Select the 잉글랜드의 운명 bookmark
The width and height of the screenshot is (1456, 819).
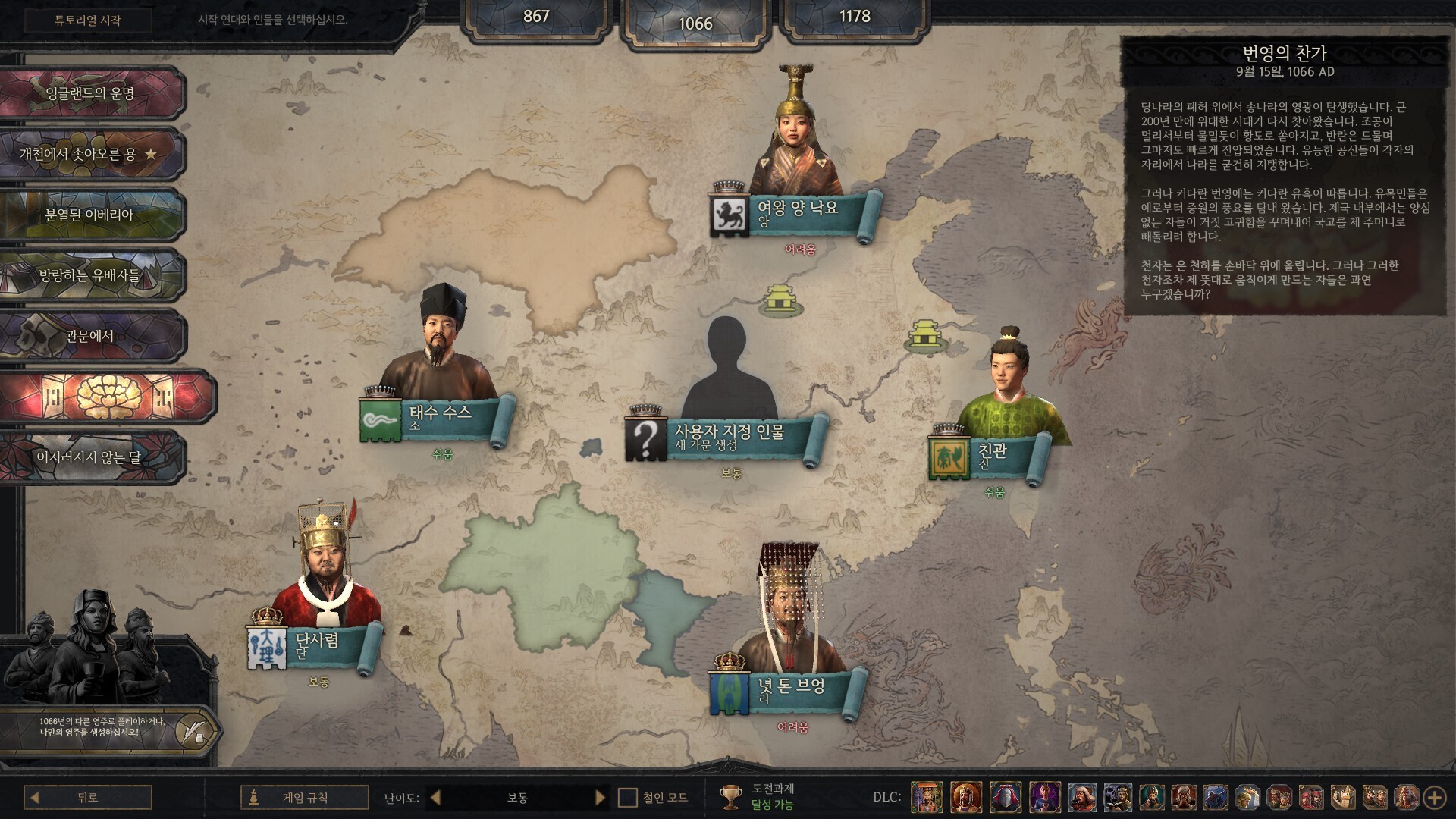[90, 93]
